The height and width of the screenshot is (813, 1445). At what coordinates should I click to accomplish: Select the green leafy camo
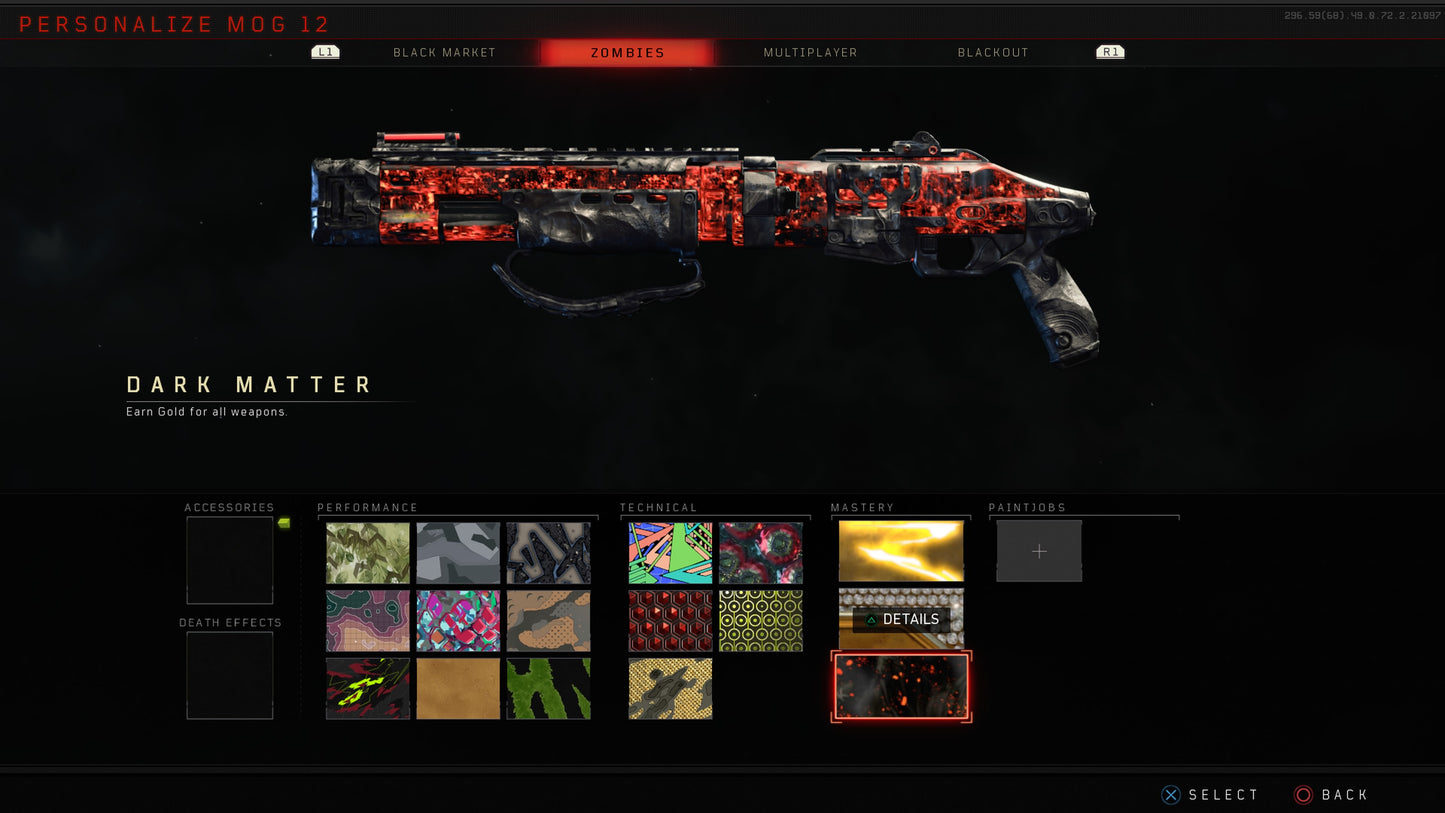tap(368, 553)
